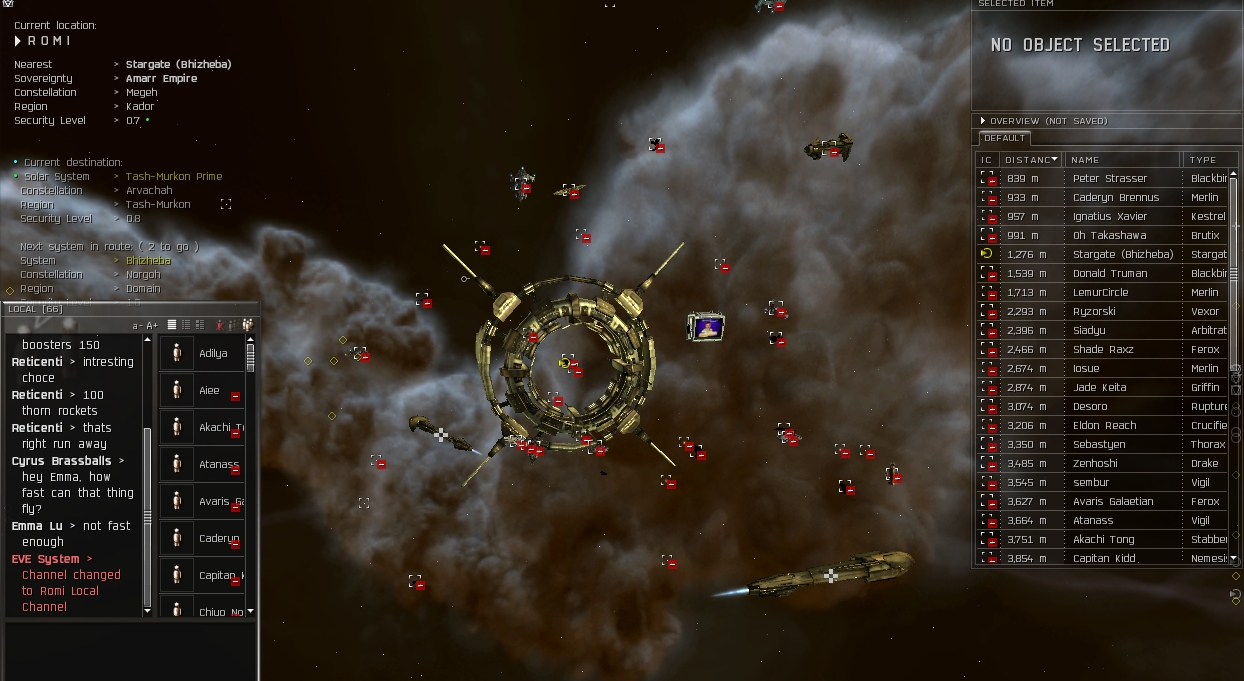Click the Bhizheba next-system link in route
This screenshot has width=1244, height=681.
click(x=147, y=260)
